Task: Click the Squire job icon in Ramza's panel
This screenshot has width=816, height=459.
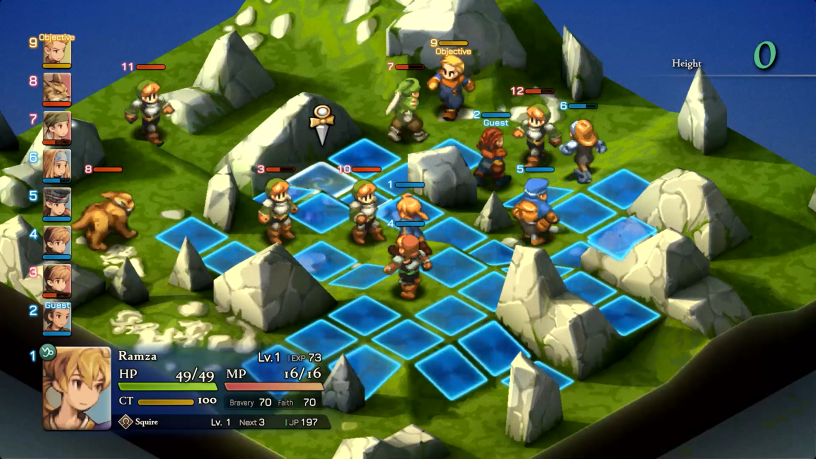Action: point(126,422)
